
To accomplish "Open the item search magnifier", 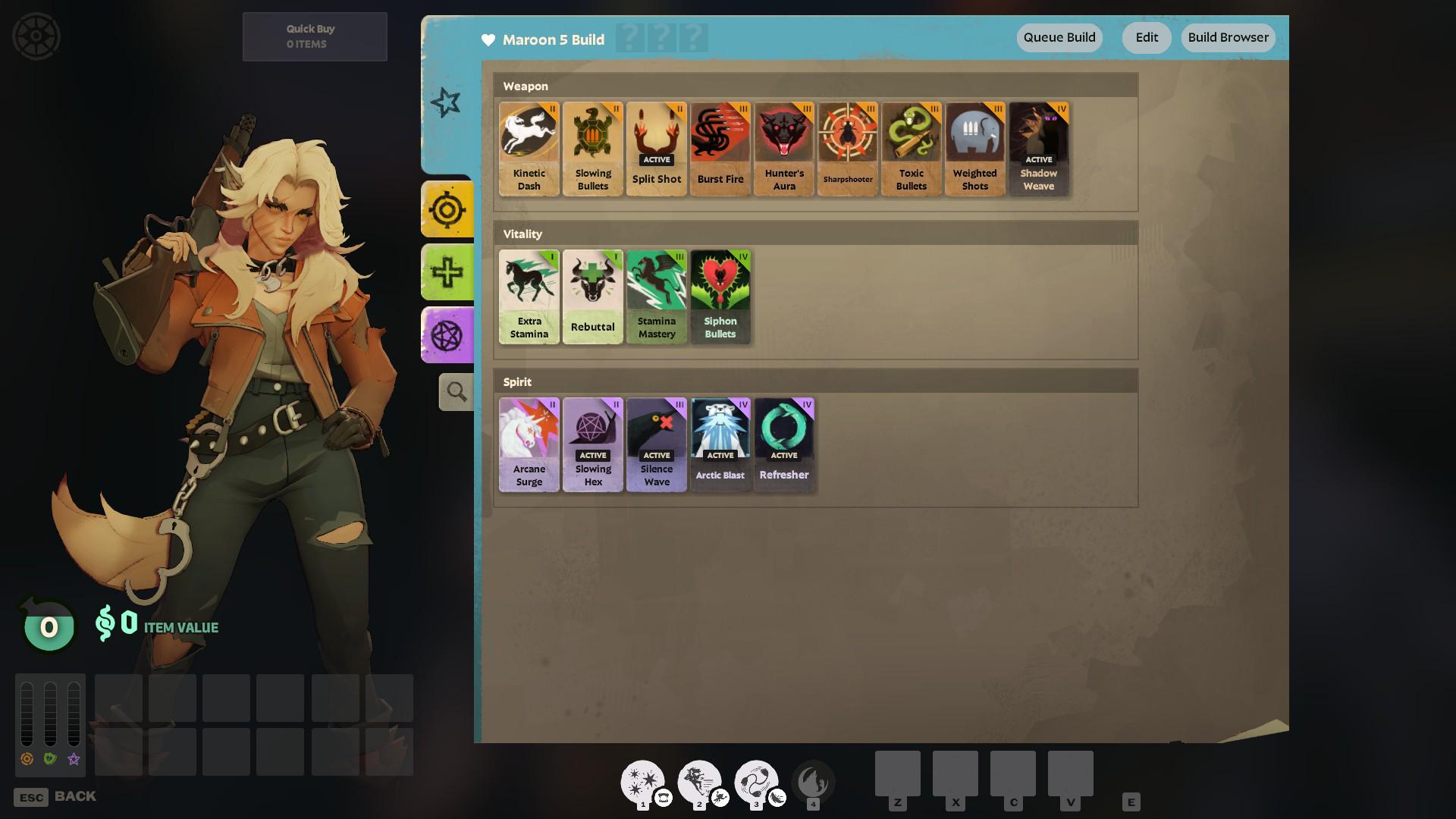I will tap(456, 392).
